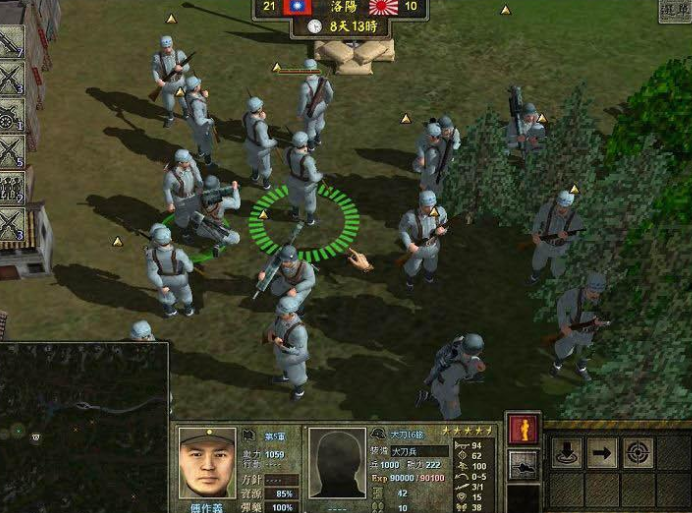Choose the tank vehicle icon
The height and width of the screenshot is (513, 692).
(523, 464)
